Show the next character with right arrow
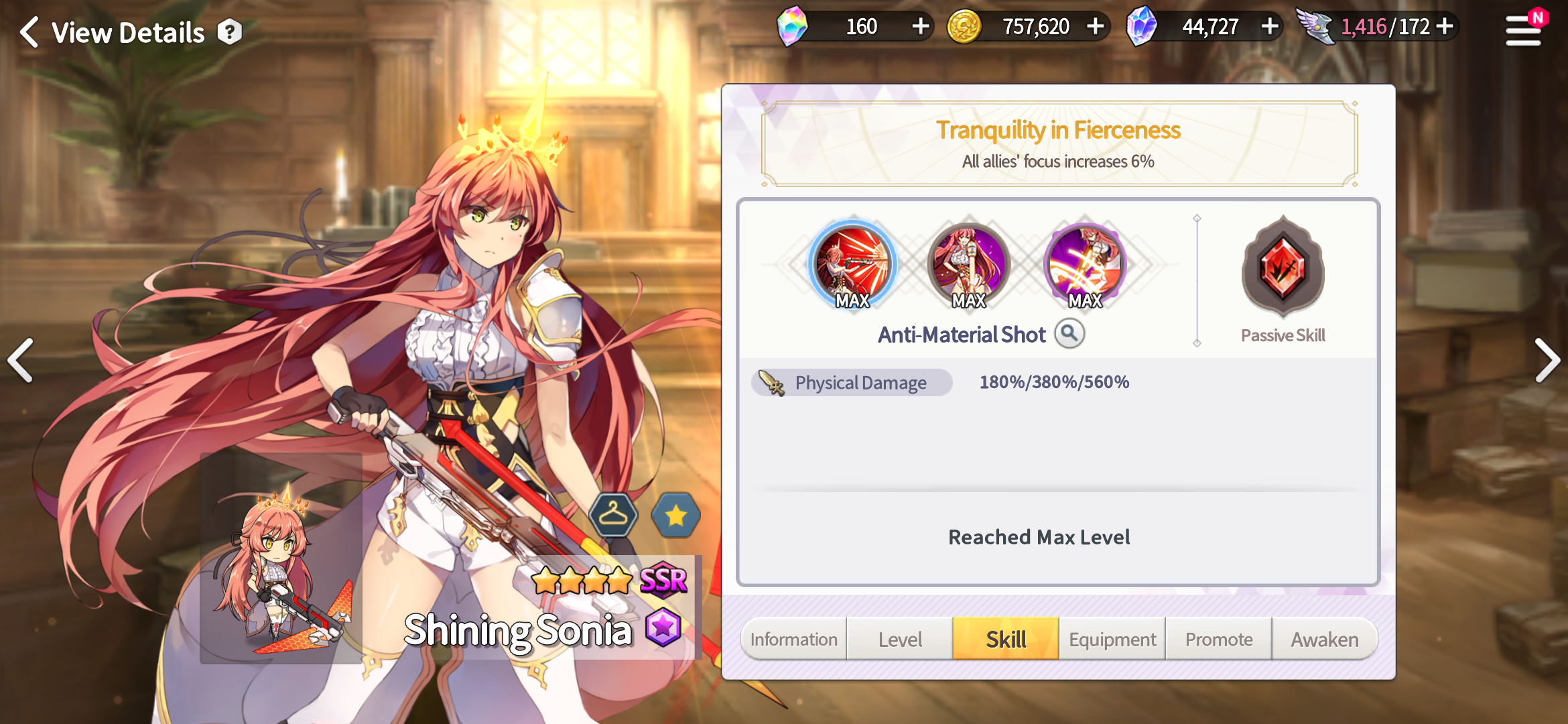The image size is (1568, 724). pos(1547,361)
